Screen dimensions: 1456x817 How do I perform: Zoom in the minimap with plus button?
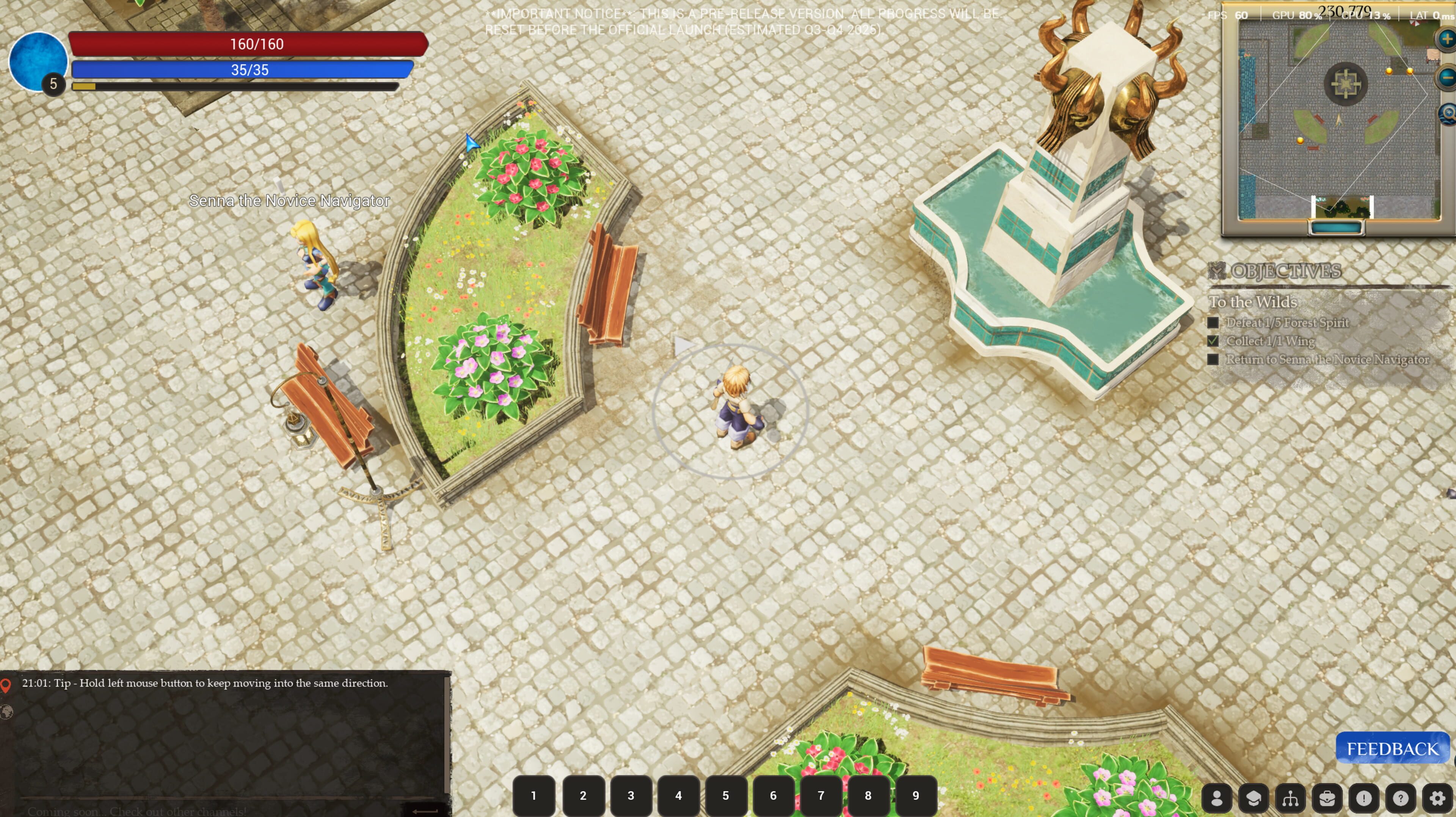[1447, 39]
